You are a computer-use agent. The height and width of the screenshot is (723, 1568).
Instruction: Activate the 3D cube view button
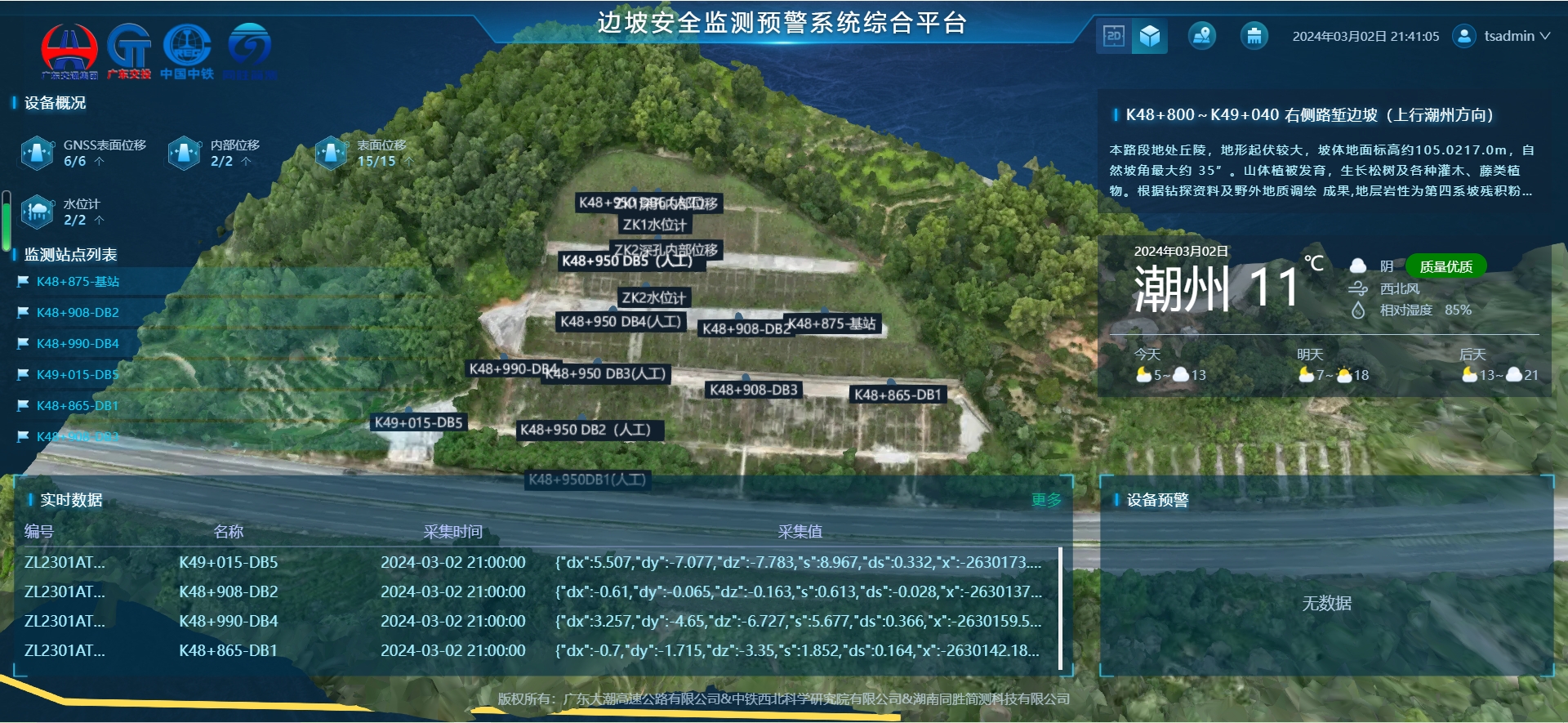pyautogui.click(x=1150, y=36)
